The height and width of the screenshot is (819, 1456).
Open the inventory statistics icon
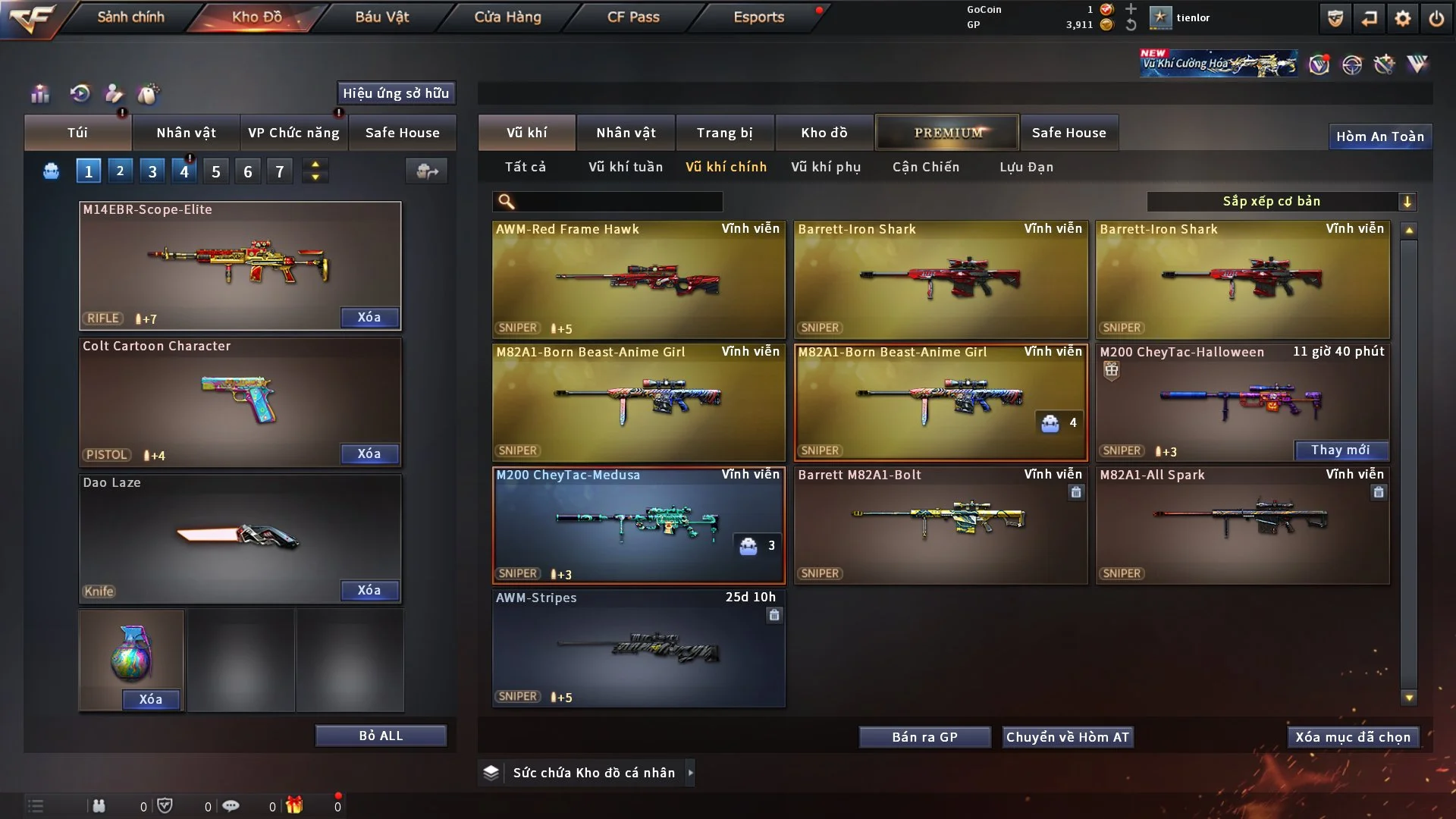39,94
